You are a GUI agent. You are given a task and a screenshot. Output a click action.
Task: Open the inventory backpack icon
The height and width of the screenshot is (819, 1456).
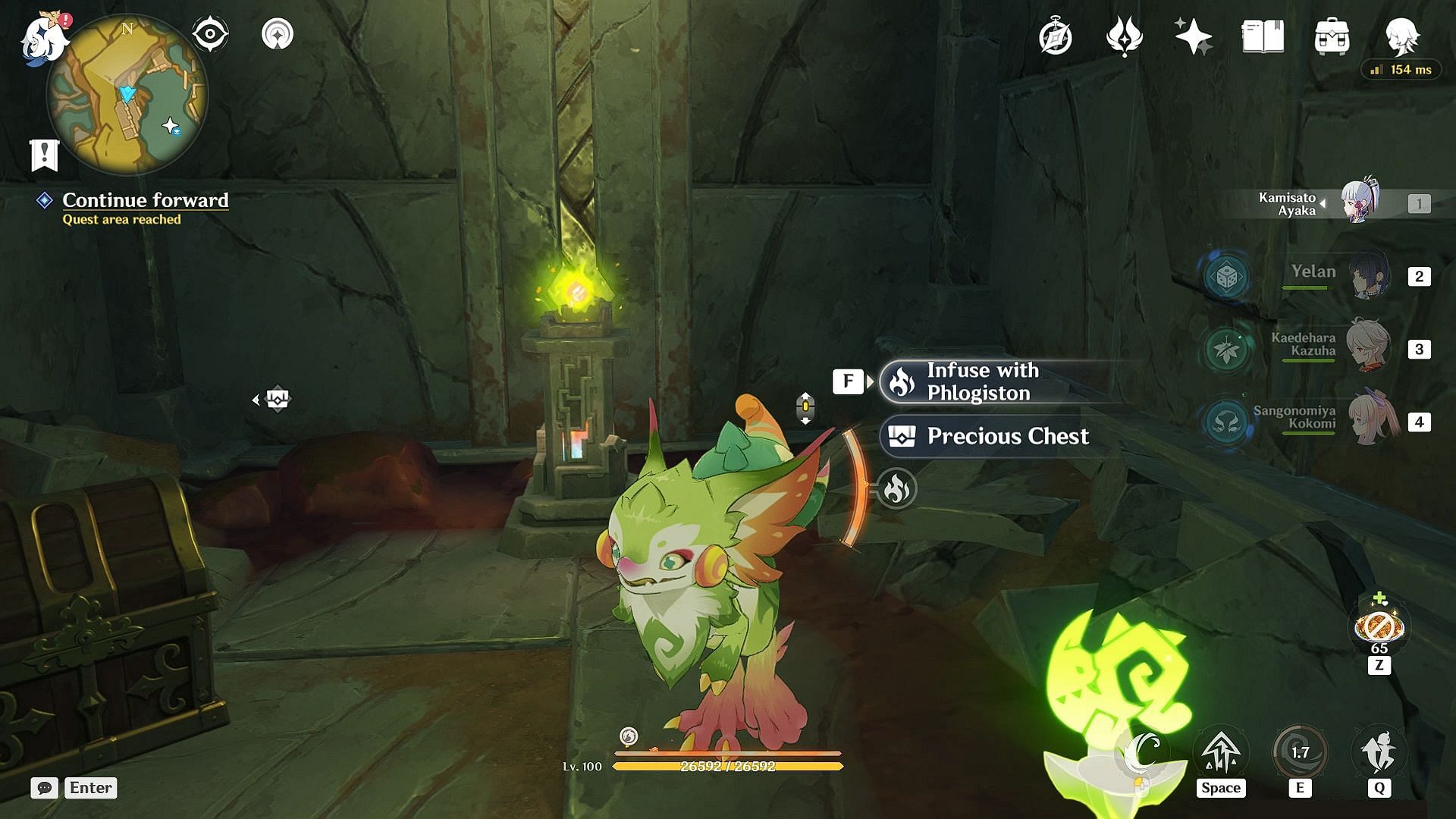pos(1332,37)
